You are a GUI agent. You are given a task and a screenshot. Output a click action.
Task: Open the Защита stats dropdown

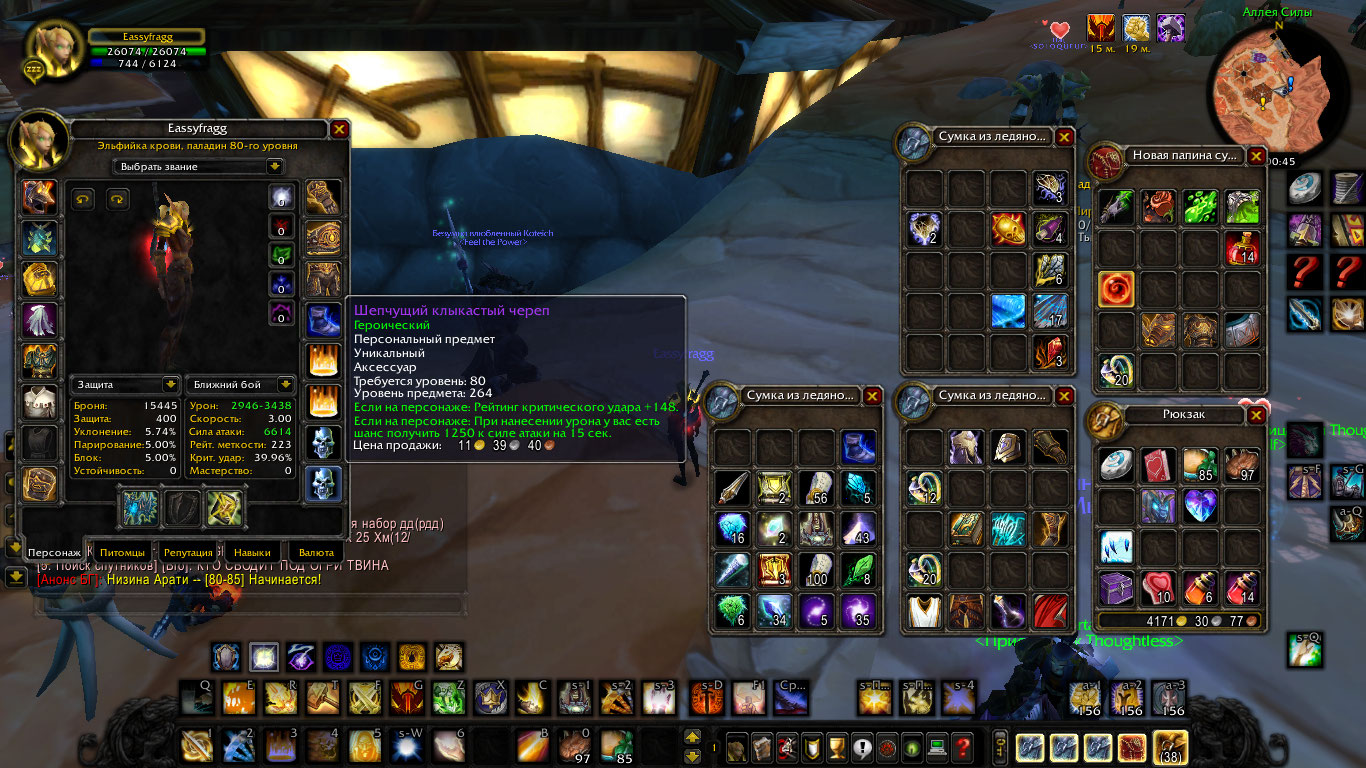126,384
